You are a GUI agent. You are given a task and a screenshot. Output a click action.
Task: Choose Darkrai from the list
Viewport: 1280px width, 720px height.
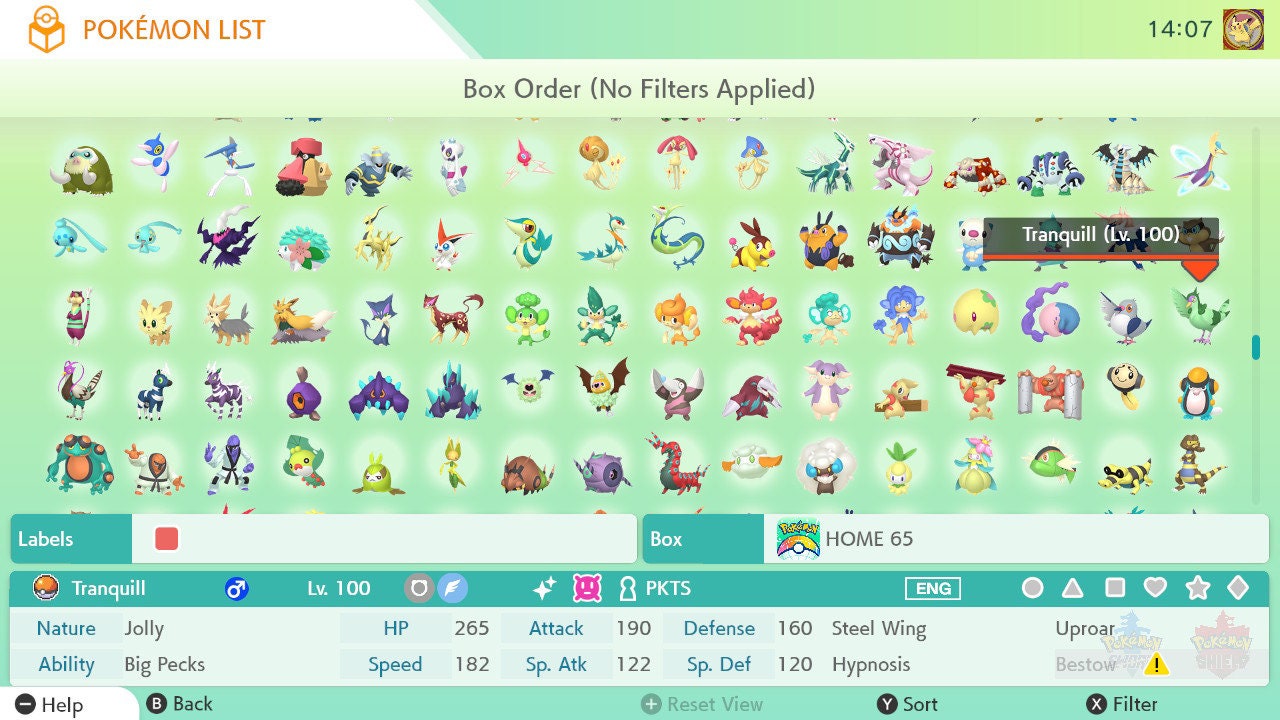(x=229, y=241)
